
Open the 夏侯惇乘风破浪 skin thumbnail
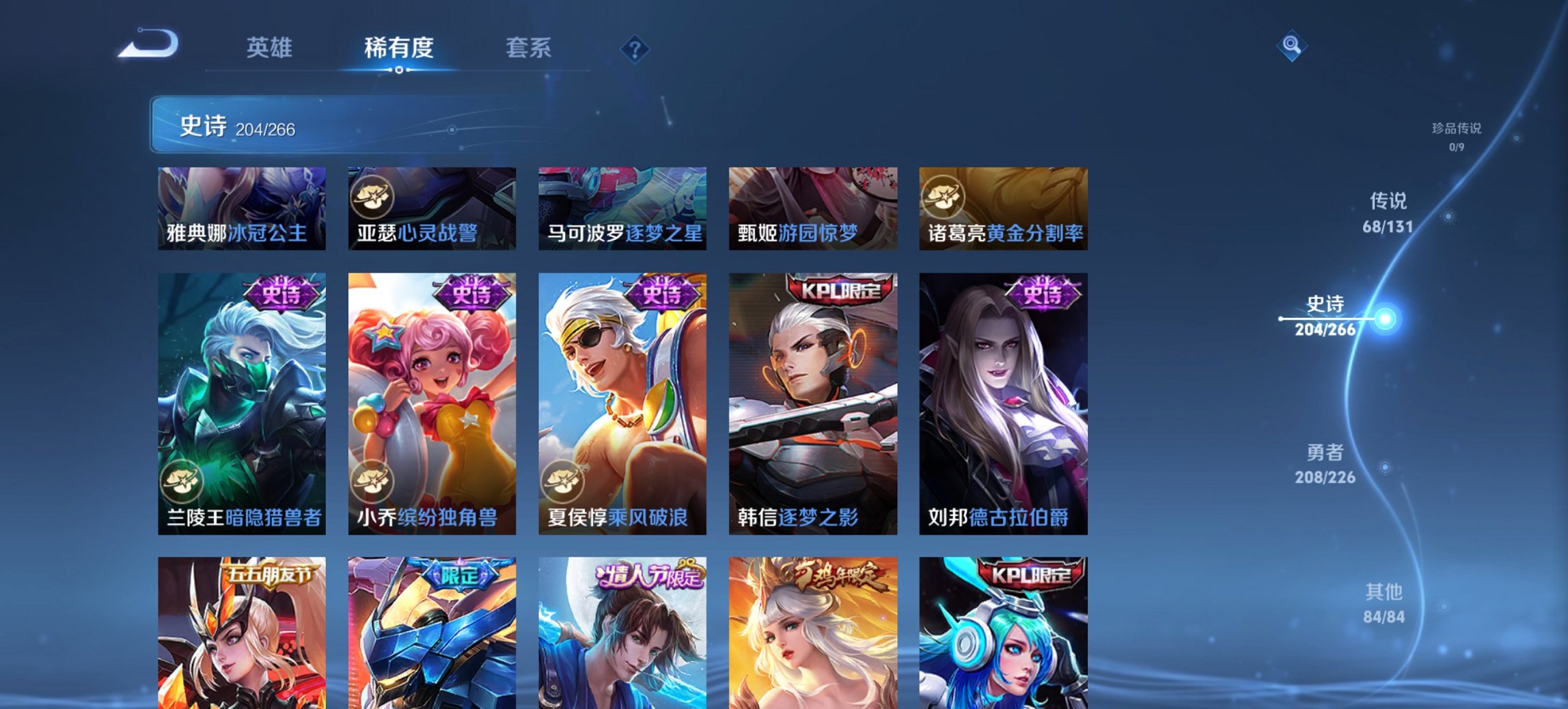click(x=623, y=403)
